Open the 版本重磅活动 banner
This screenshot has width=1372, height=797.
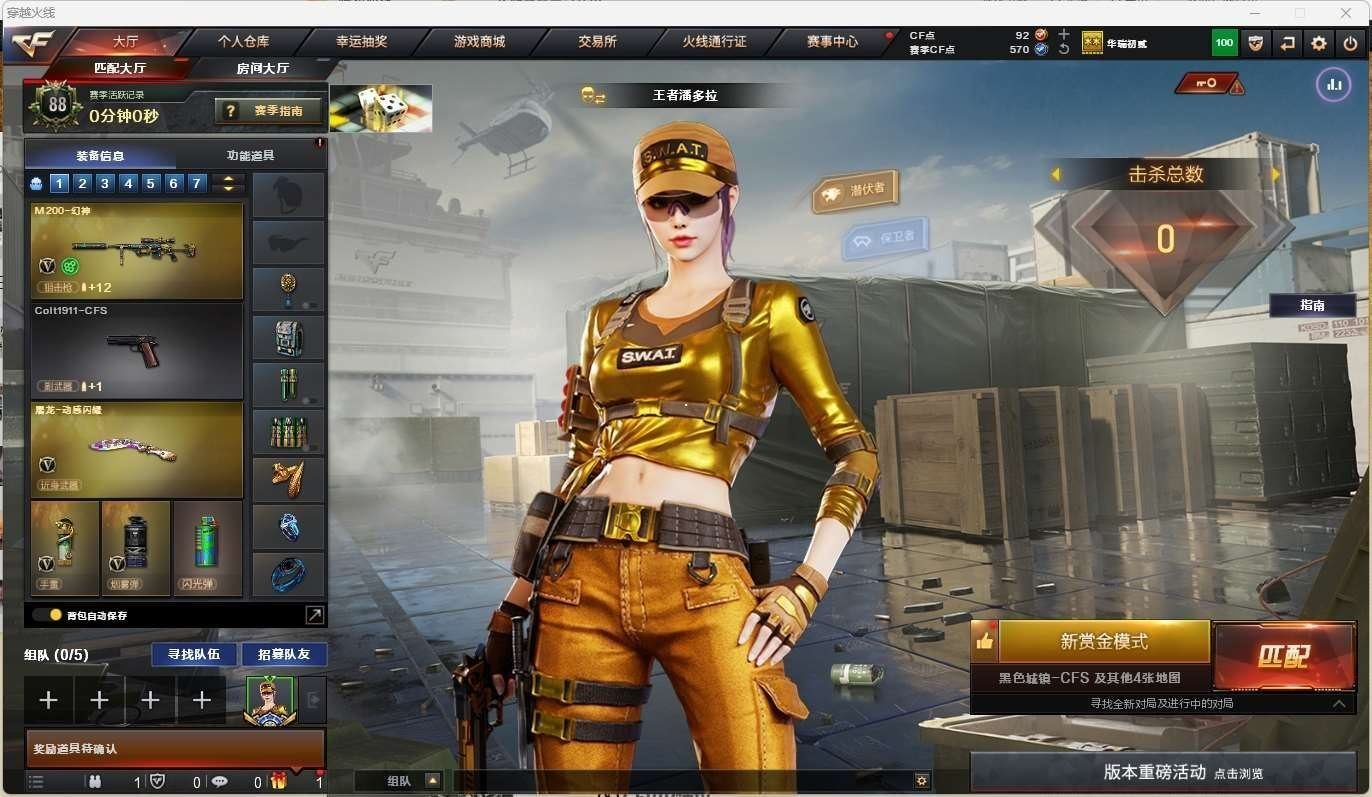click(x=1163, y=772)
